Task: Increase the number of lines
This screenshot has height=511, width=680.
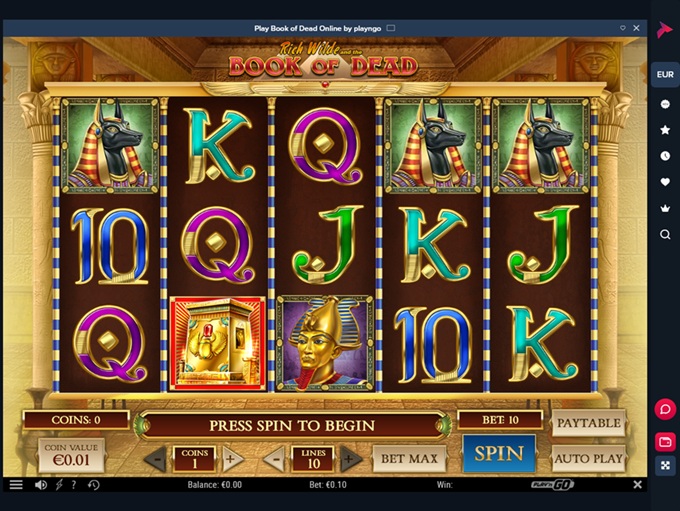Action: (x=351, y=460)
